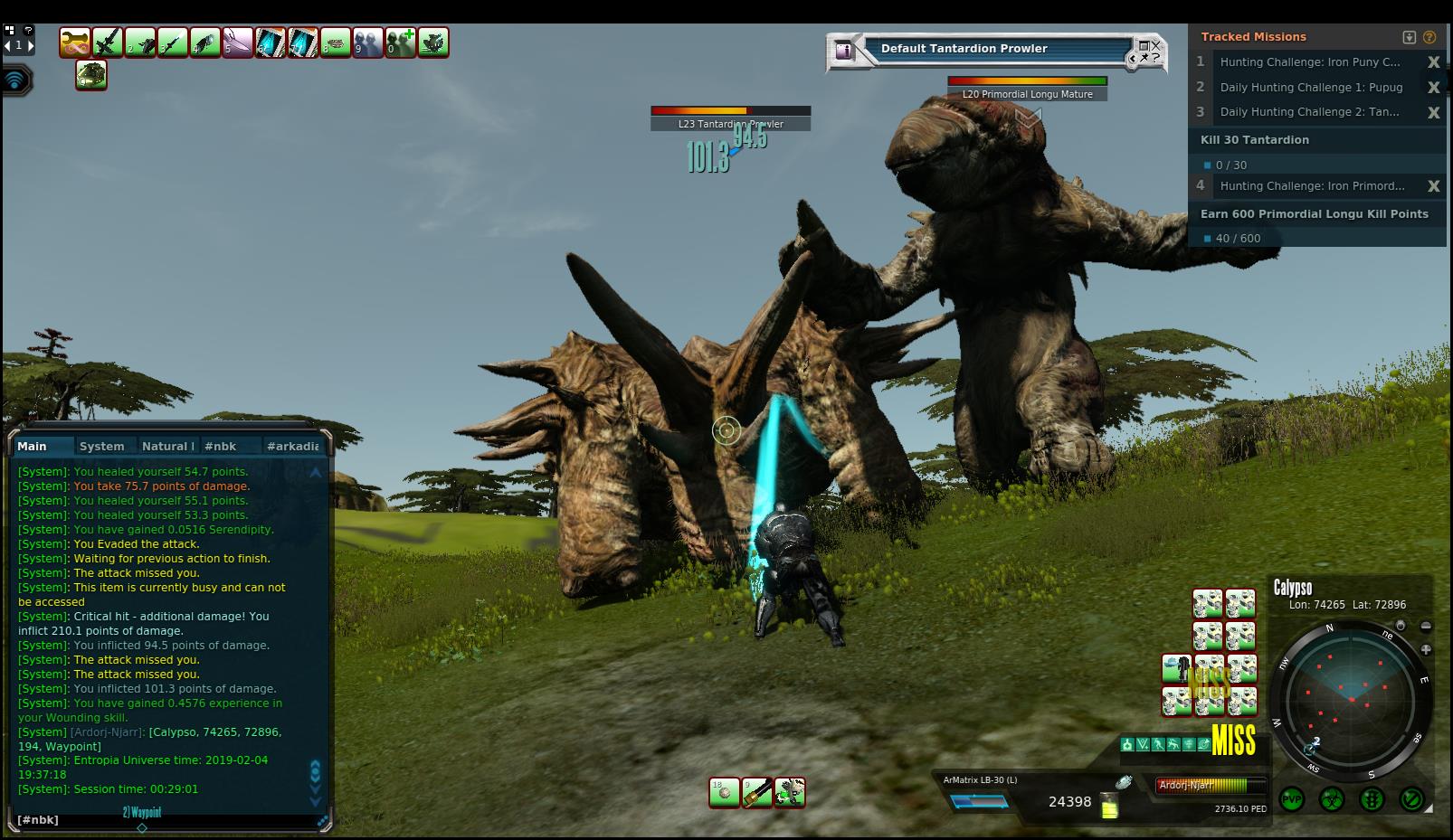Viewport: 1453px width, 840px height.
Task: Remove Hunting Challenge: Iron Puny mission
Action: coord(1433,62)
